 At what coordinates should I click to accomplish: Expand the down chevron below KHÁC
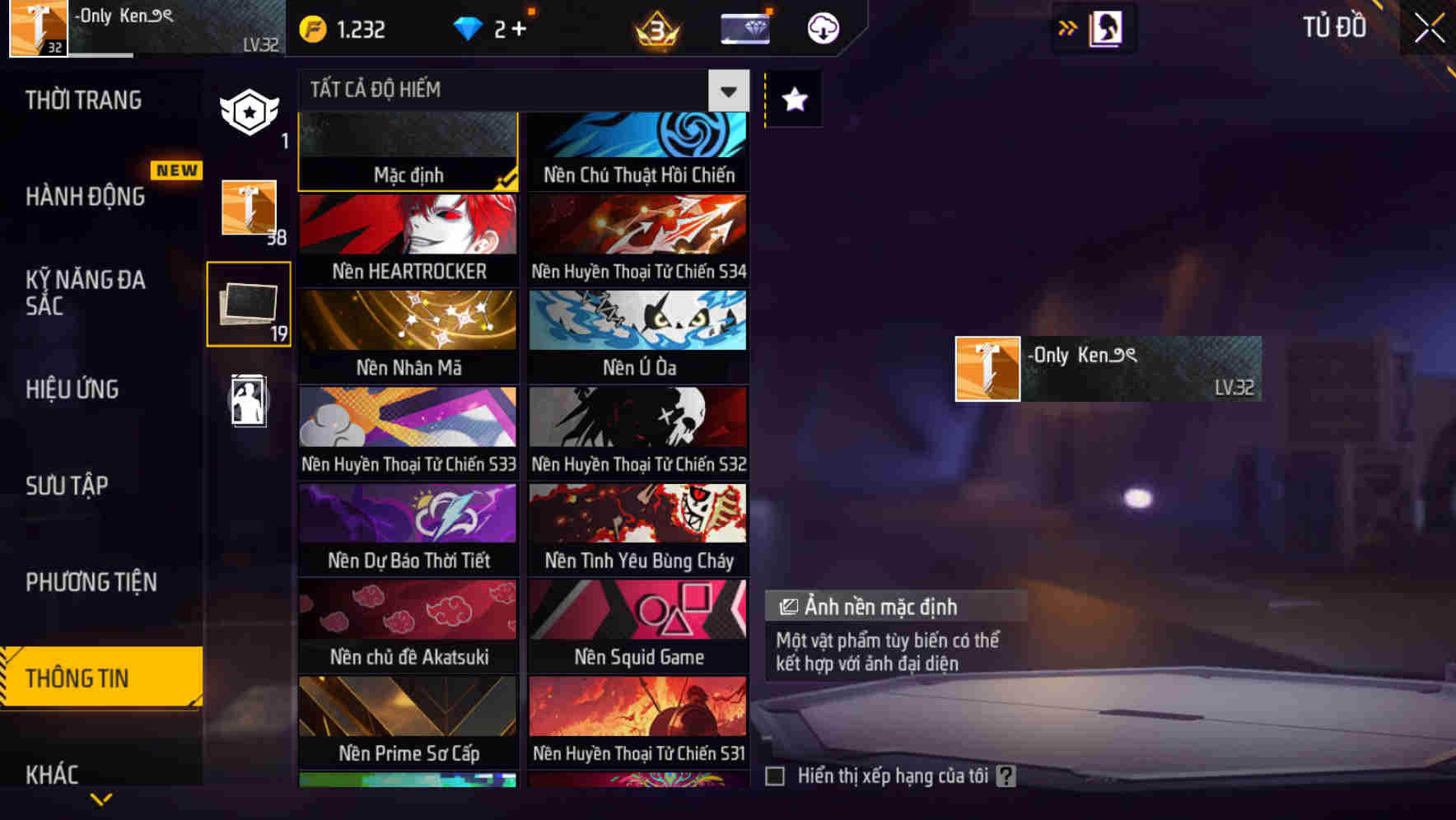(102, 798)
